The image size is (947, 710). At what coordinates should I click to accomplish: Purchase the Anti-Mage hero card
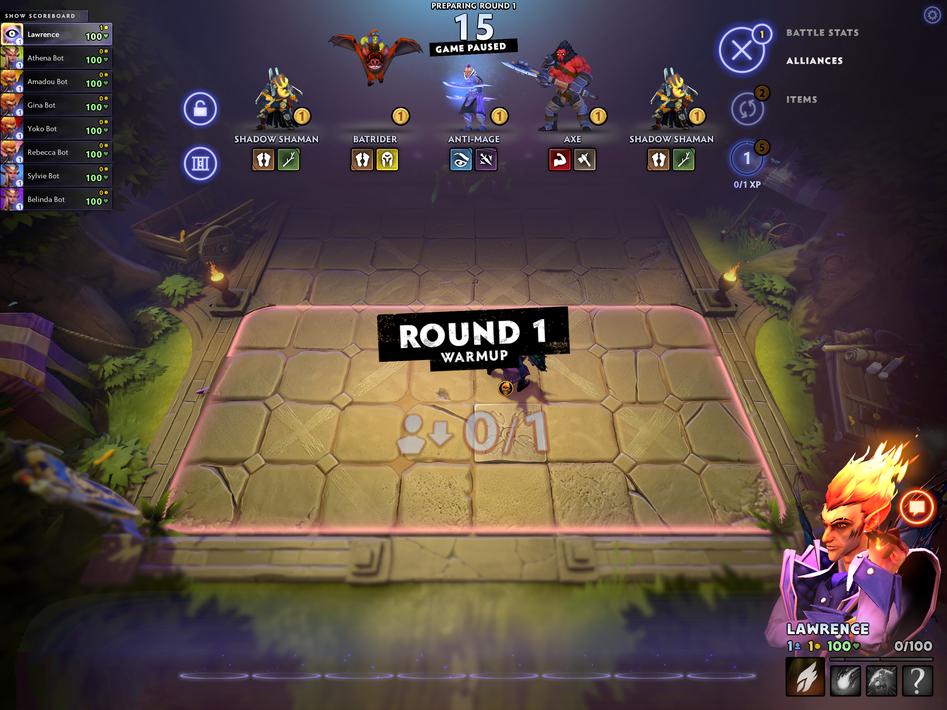tap(473, 100)
